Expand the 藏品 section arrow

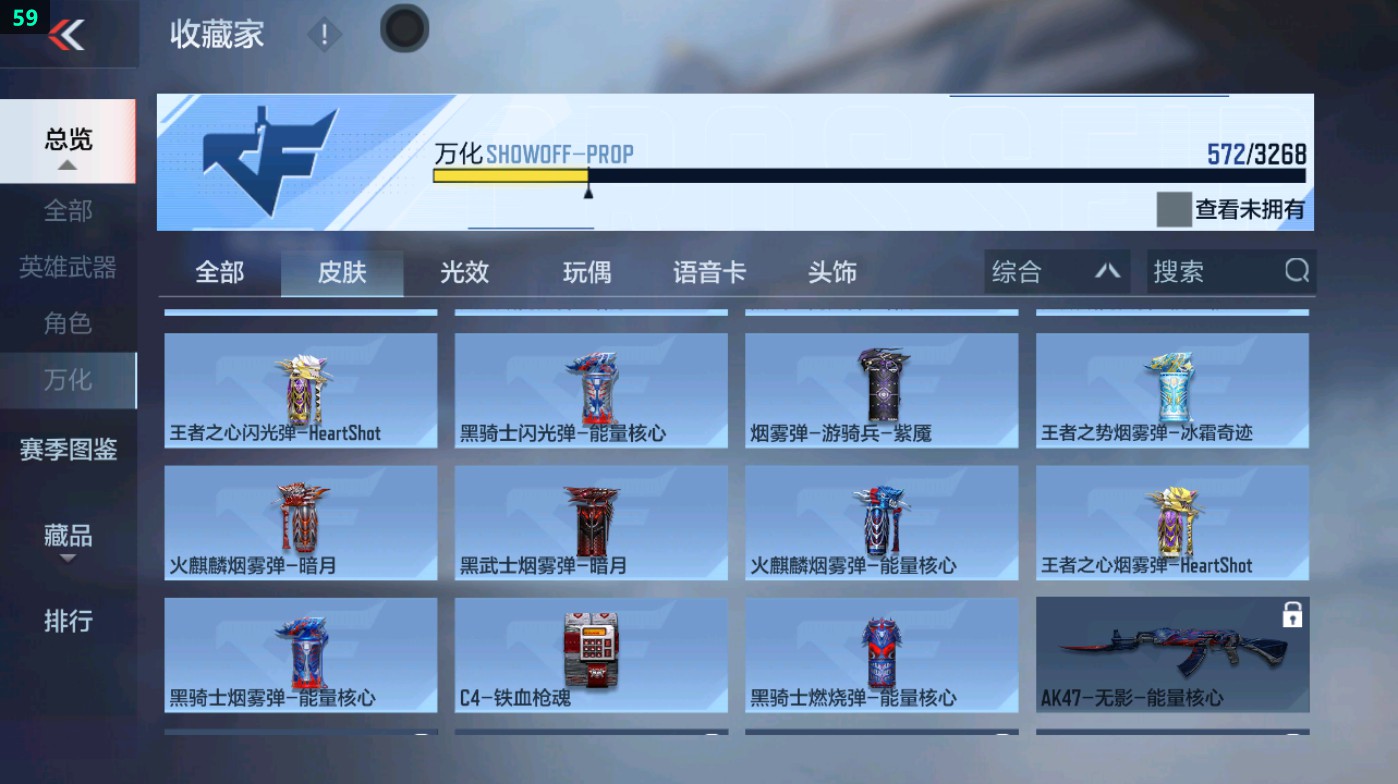click(x=67, y=558)
